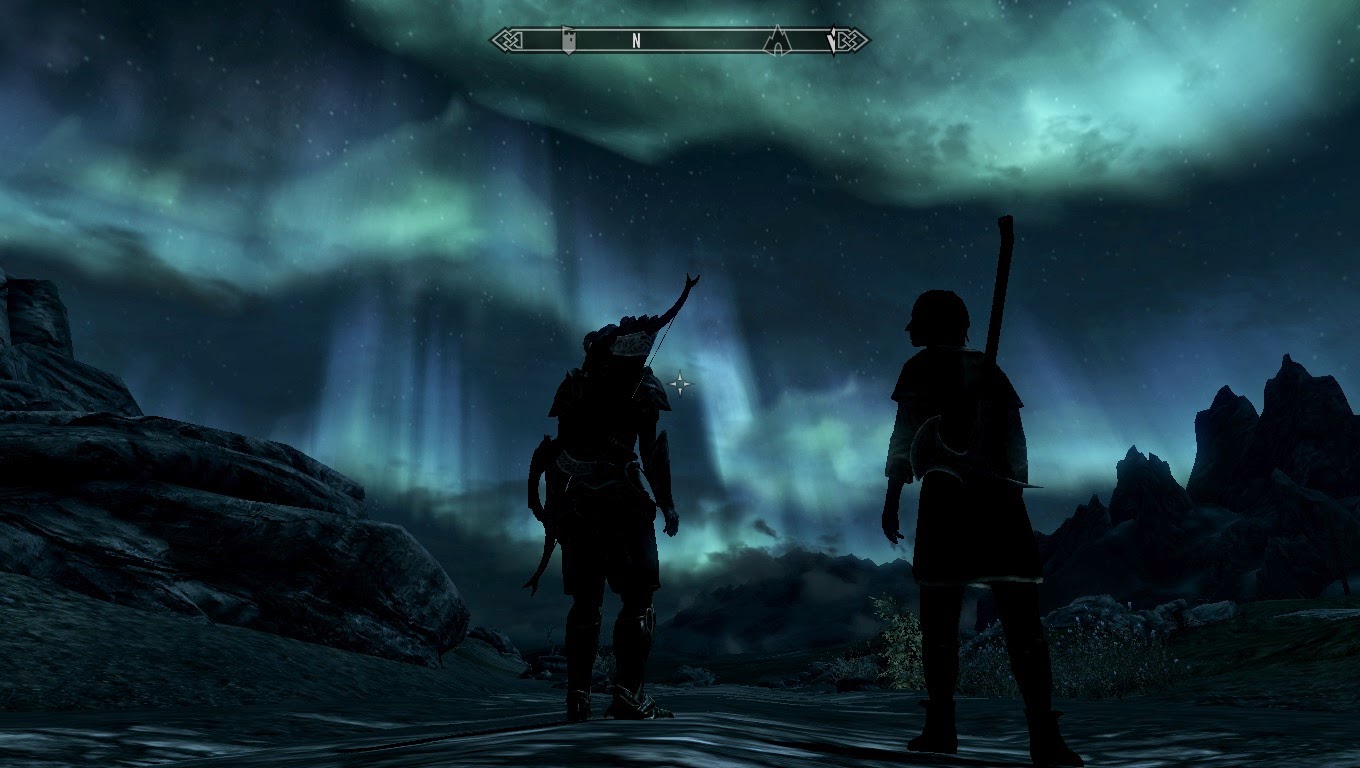Image resolution: width=1360 pixels, height=768 pixels.
Task: Select the cave entrance marker on the compass
Action: [x=776, y=40]
